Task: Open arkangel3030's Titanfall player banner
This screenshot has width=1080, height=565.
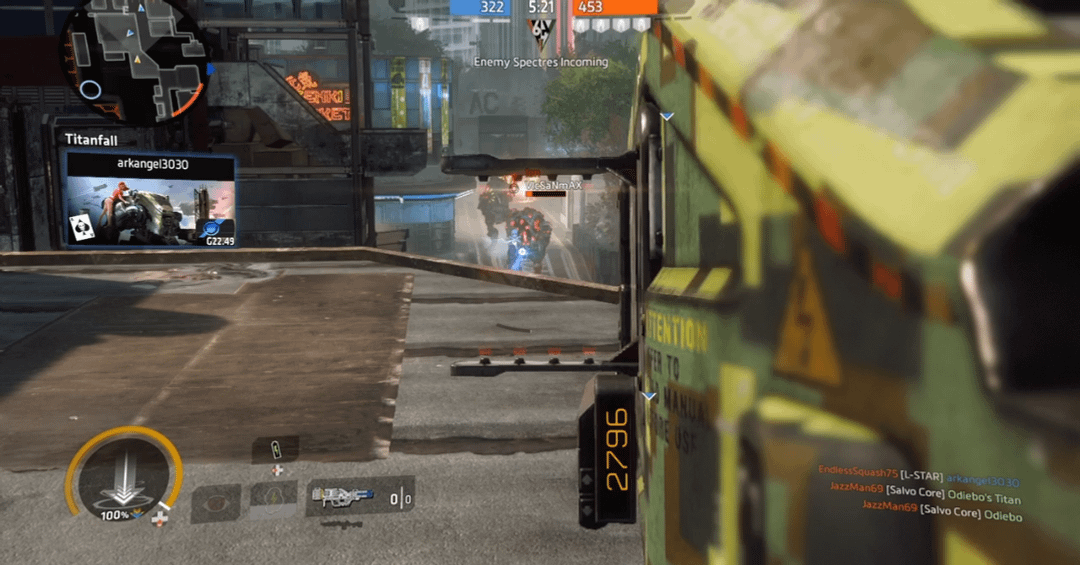Action: 150,199
